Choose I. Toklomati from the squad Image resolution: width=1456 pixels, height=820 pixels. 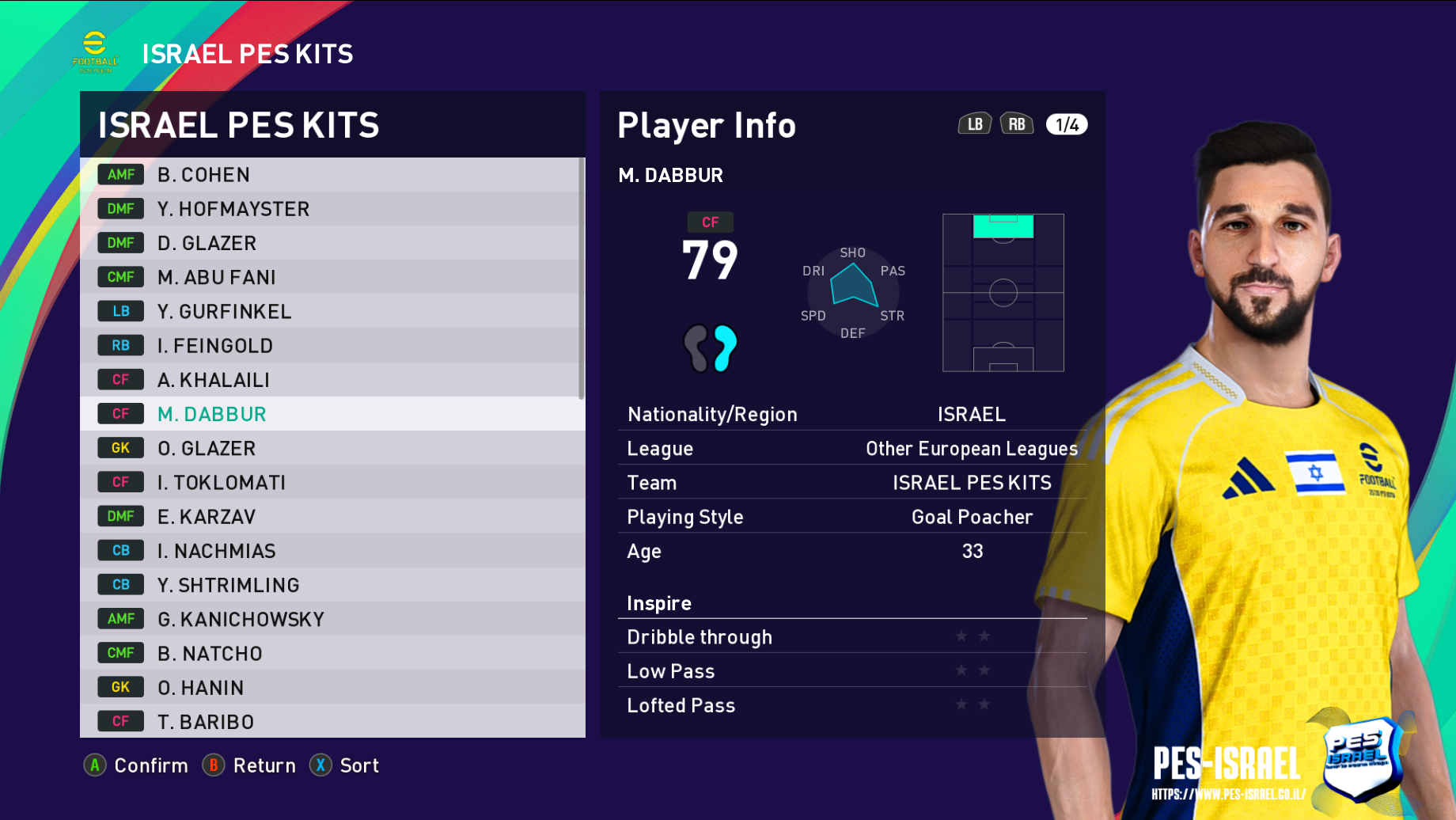(332, 482)
